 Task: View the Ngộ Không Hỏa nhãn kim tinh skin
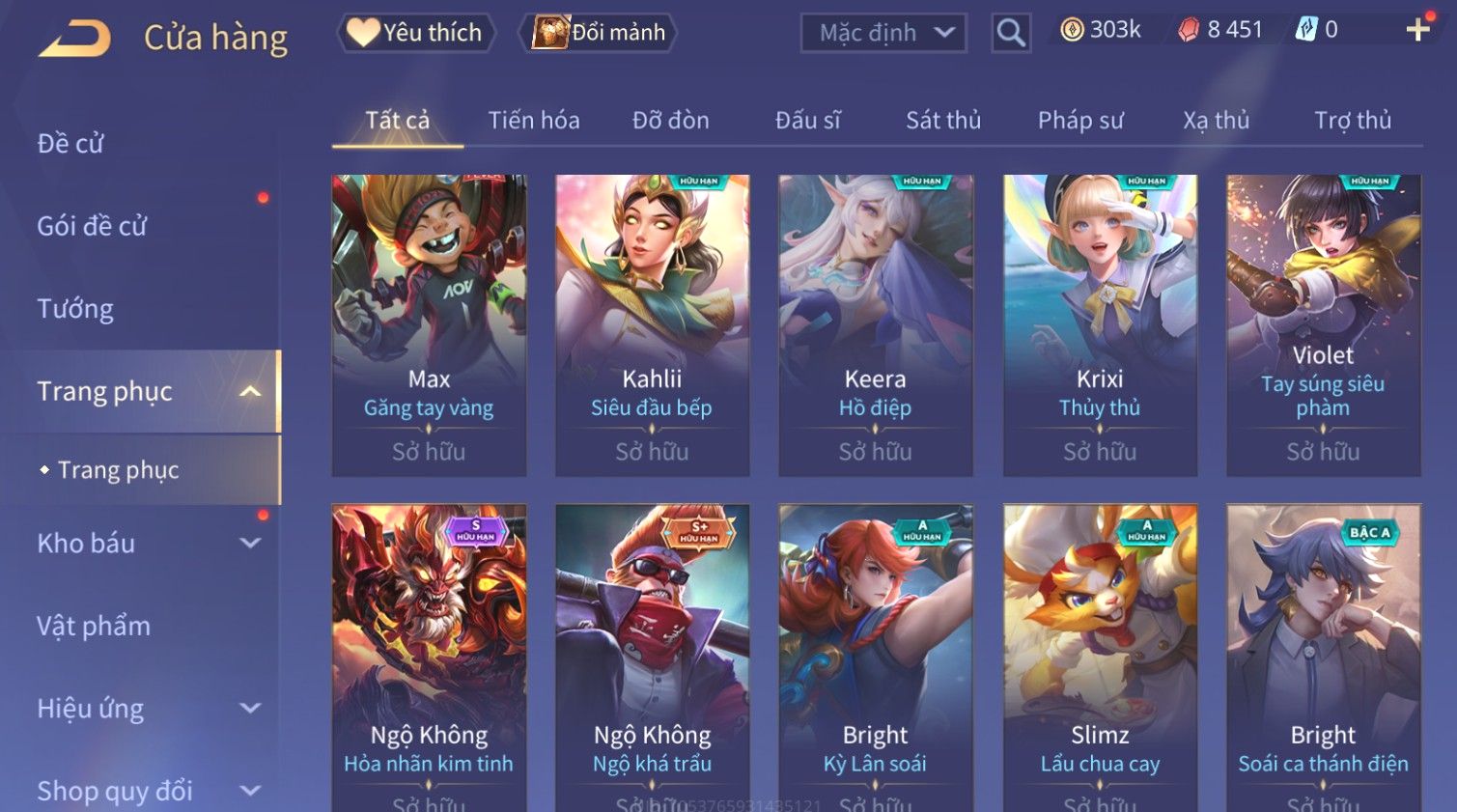click(x=429, y=657)
